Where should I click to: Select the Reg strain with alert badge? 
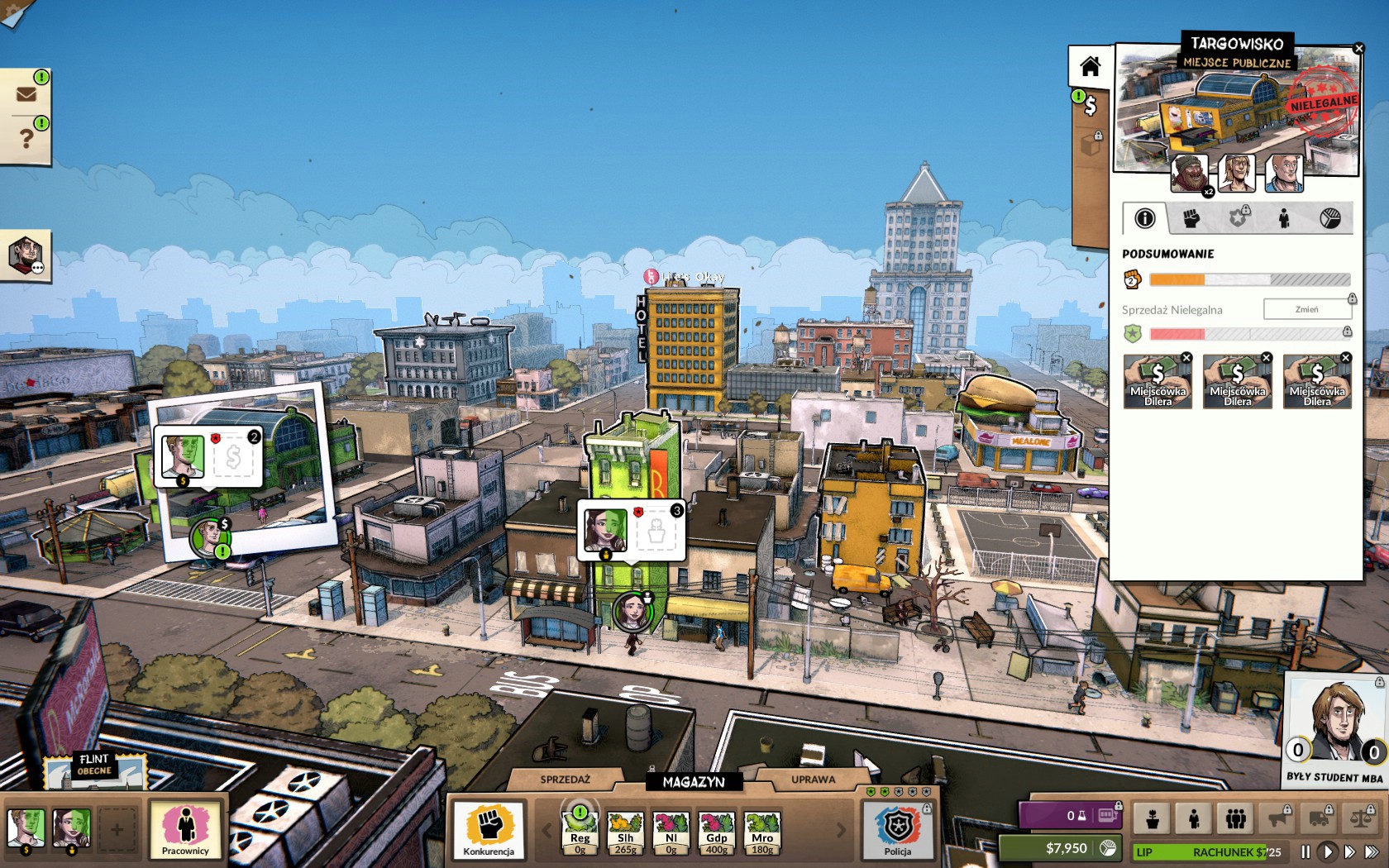pyautogui.click(x=580, y=832)
